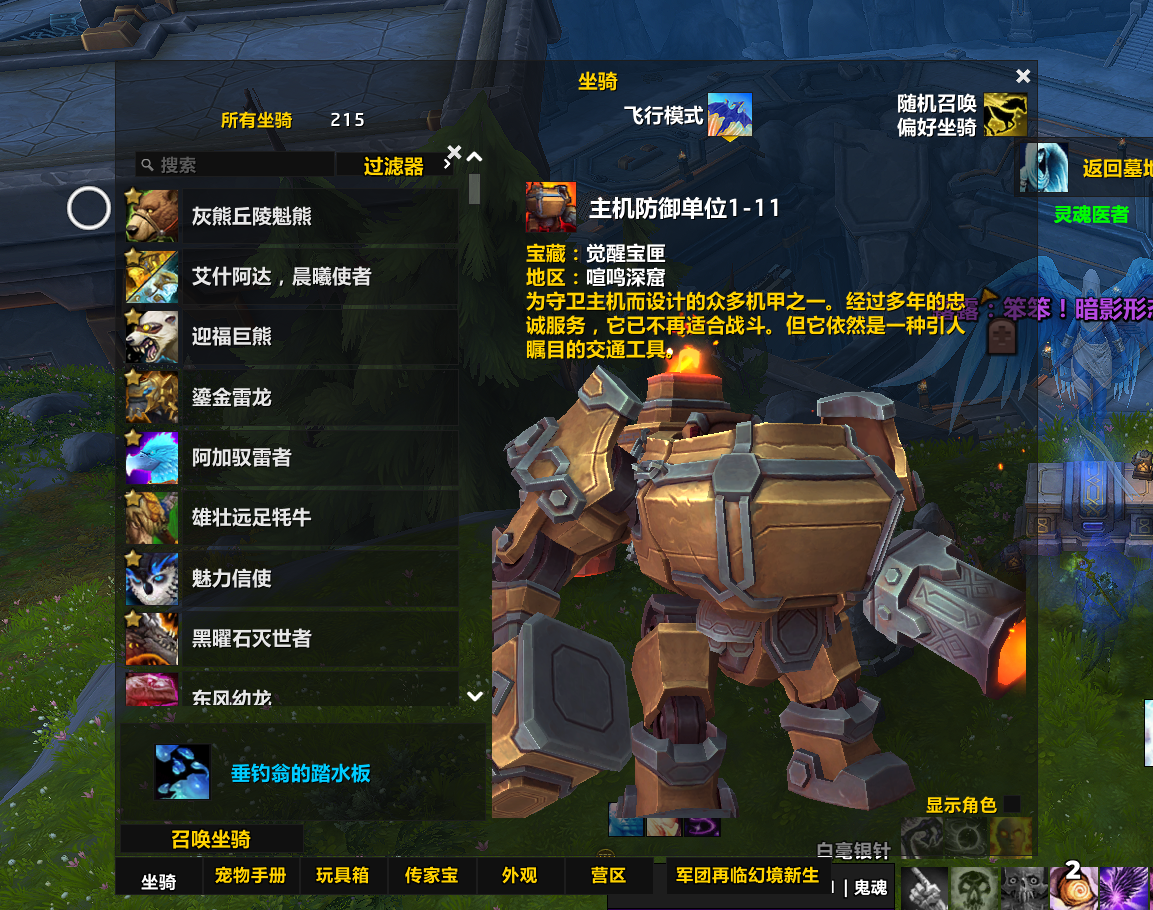Open the 外观 appearances tab
The width and height of the screenshot is (1153, 910).
pos(519,875)
